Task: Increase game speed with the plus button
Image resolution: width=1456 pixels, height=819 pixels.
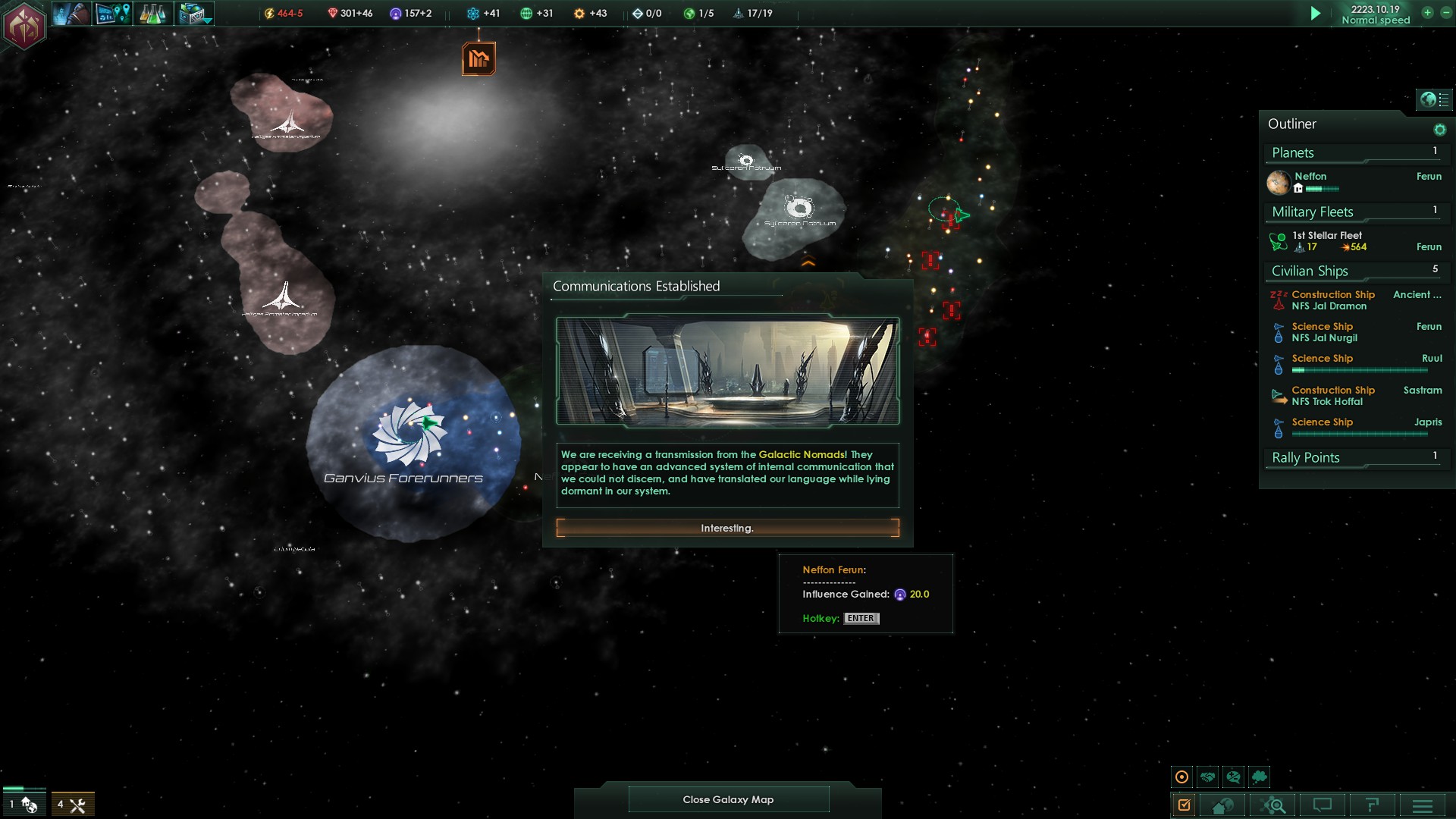Action: [x=1427, y=13]
